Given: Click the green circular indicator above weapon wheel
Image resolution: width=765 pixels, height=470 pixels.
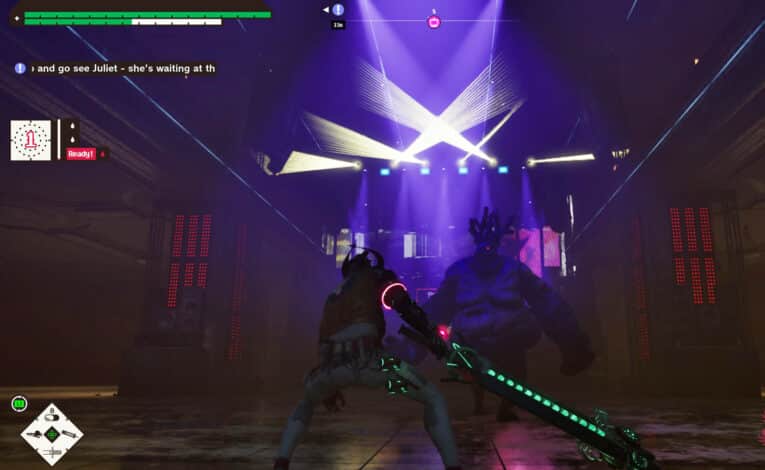Looking at the screenshot, I should coord(18,403).
